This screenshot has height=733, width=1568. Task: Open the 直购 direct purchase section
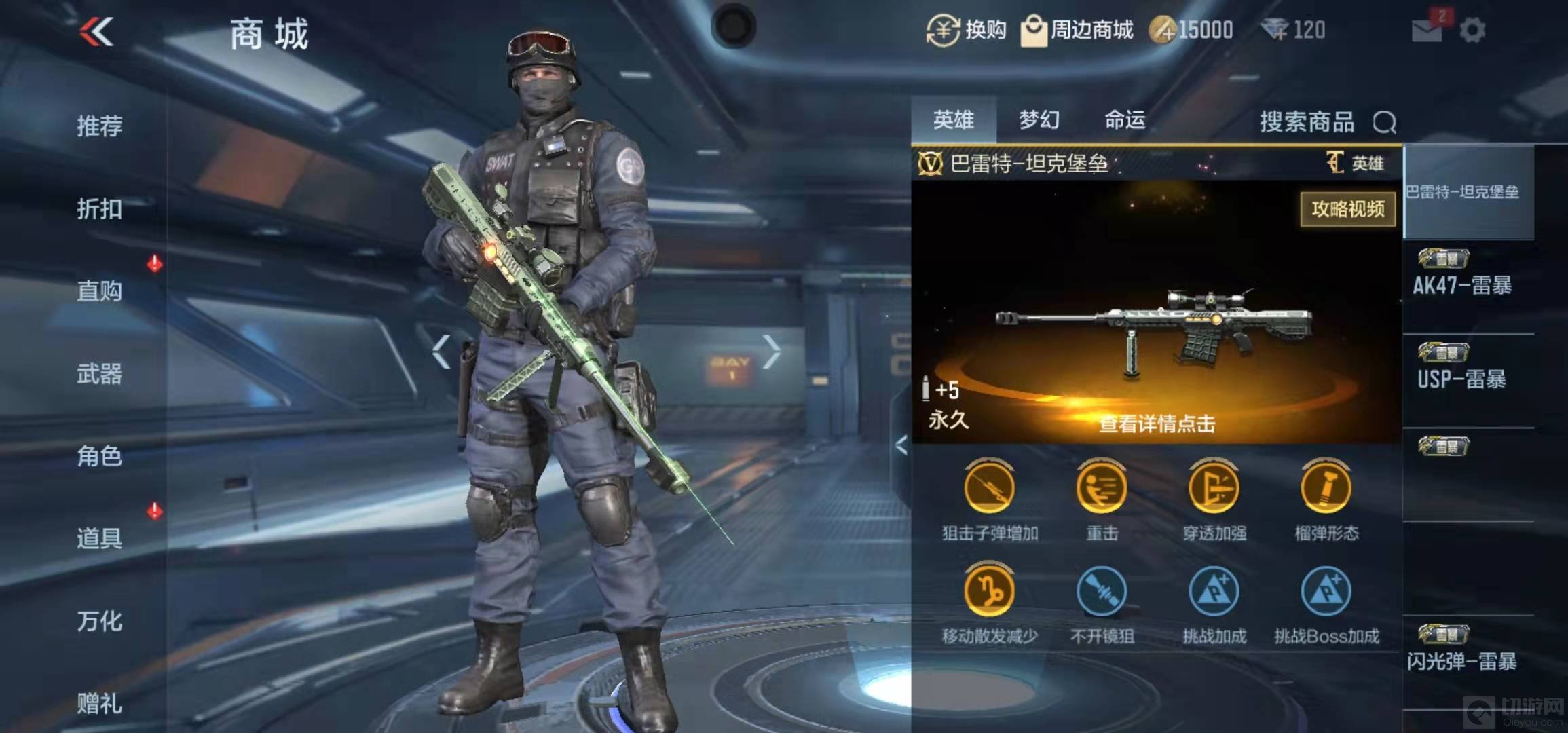click(100, 291)
